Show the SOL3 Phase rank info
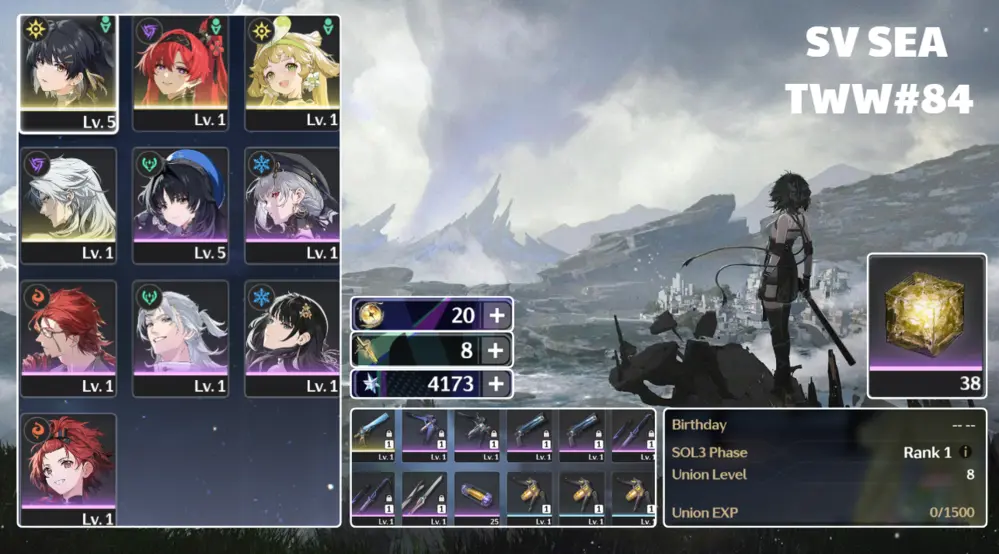 965,452
